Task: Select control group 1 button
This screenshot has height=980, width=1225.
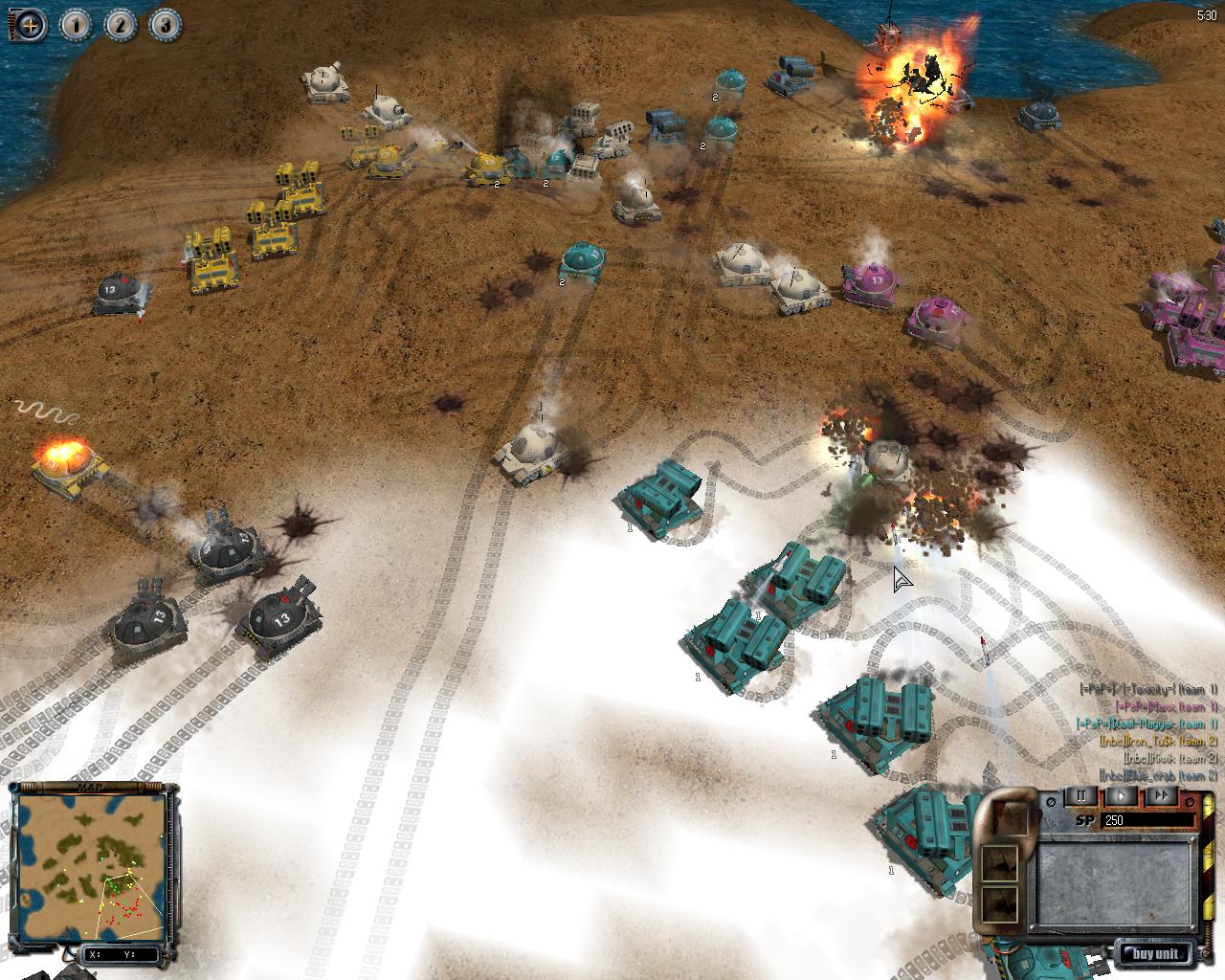Action: [76, 25]
